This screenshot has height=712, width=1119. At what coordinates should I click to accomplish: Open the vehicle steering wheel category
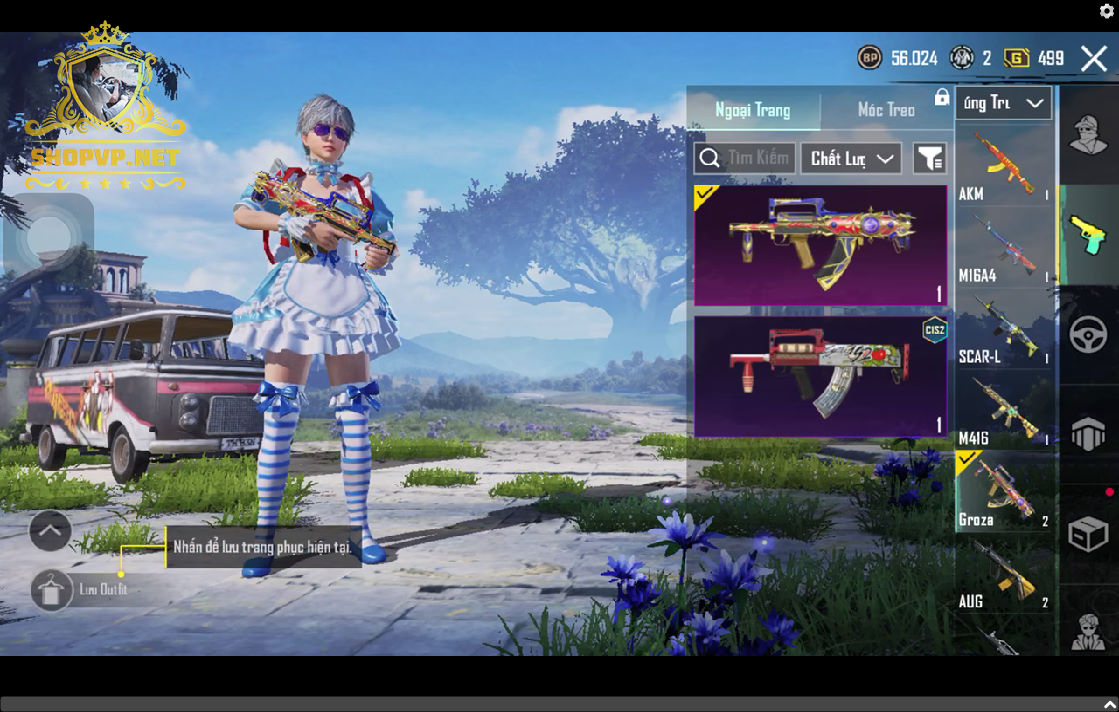tap(1088, 335)
